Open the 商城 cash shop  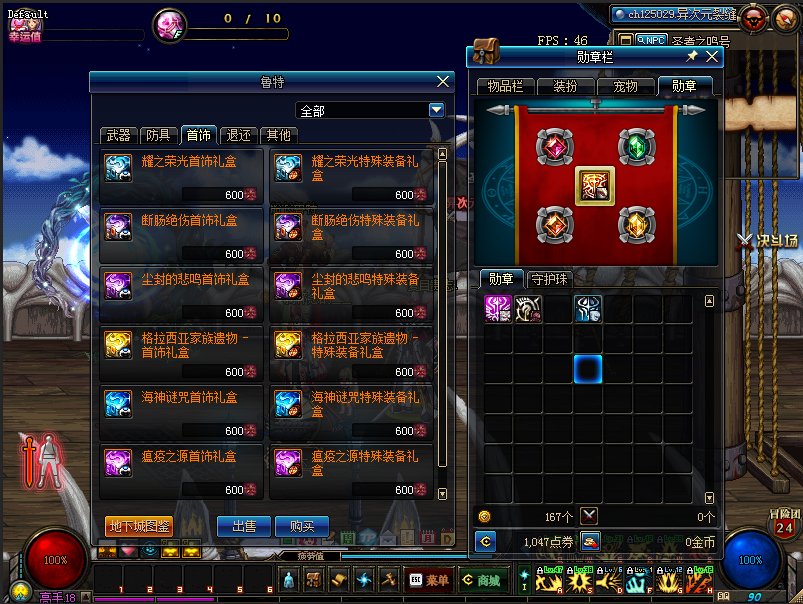coord(482,580)
